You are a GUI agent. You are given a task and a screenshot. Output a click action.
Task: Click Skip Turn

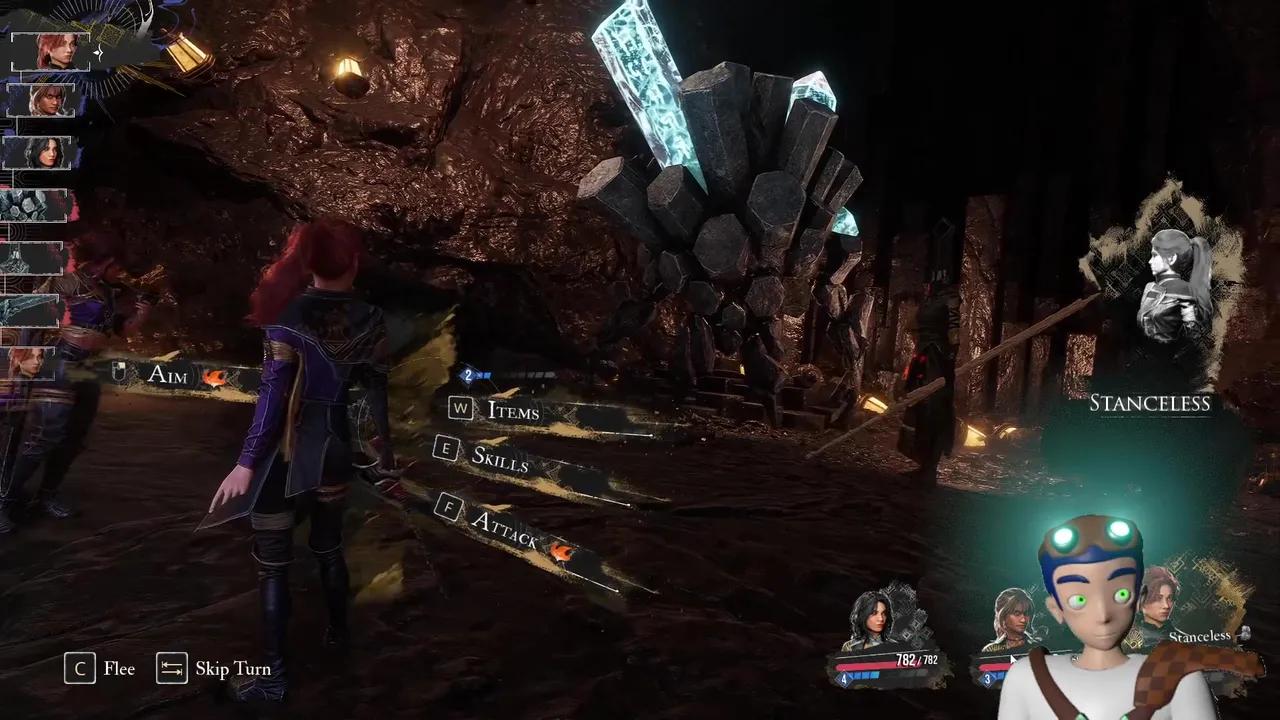[214, 669]
